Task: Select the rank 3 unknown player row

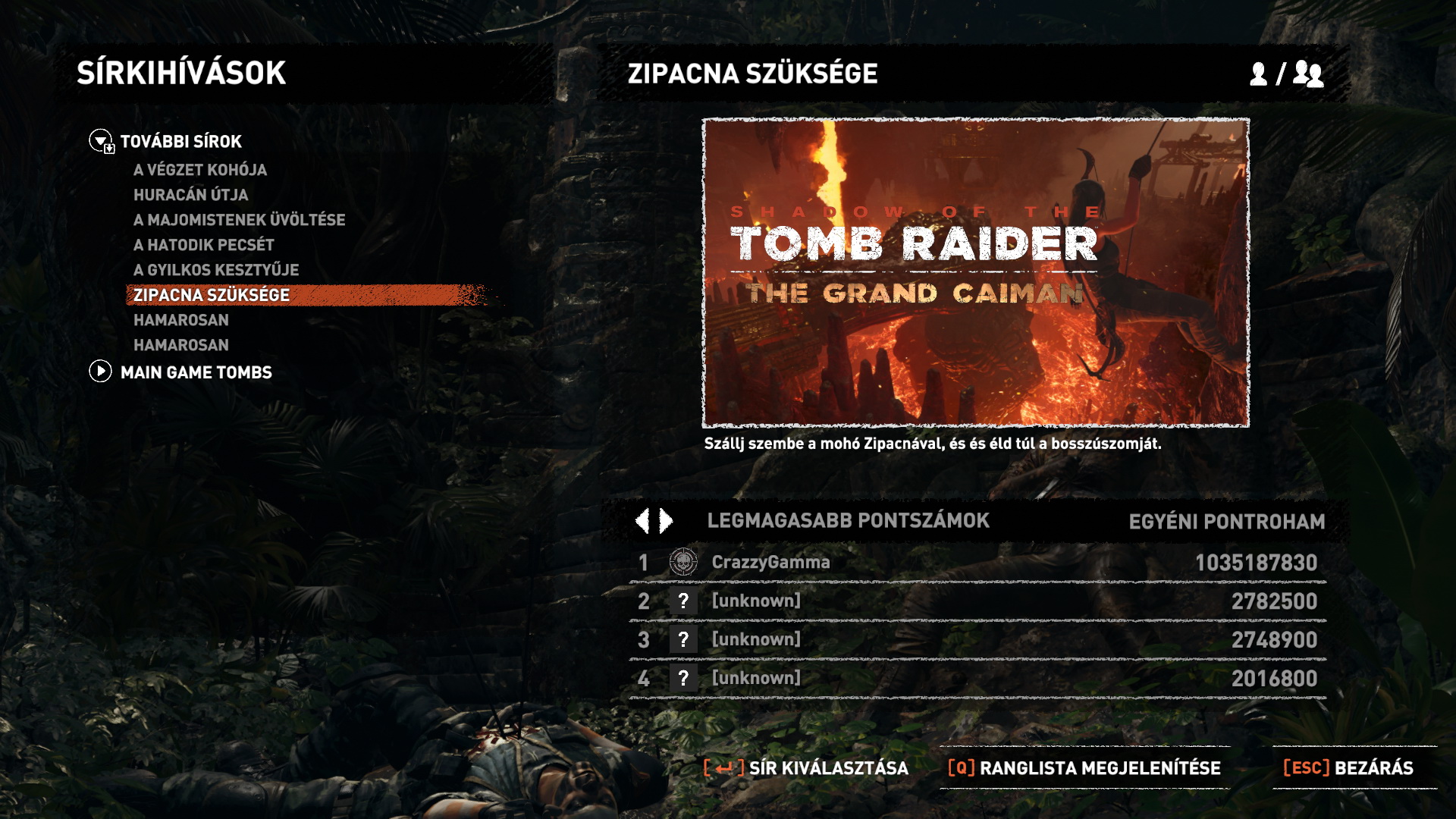Action: click(977, 640)
